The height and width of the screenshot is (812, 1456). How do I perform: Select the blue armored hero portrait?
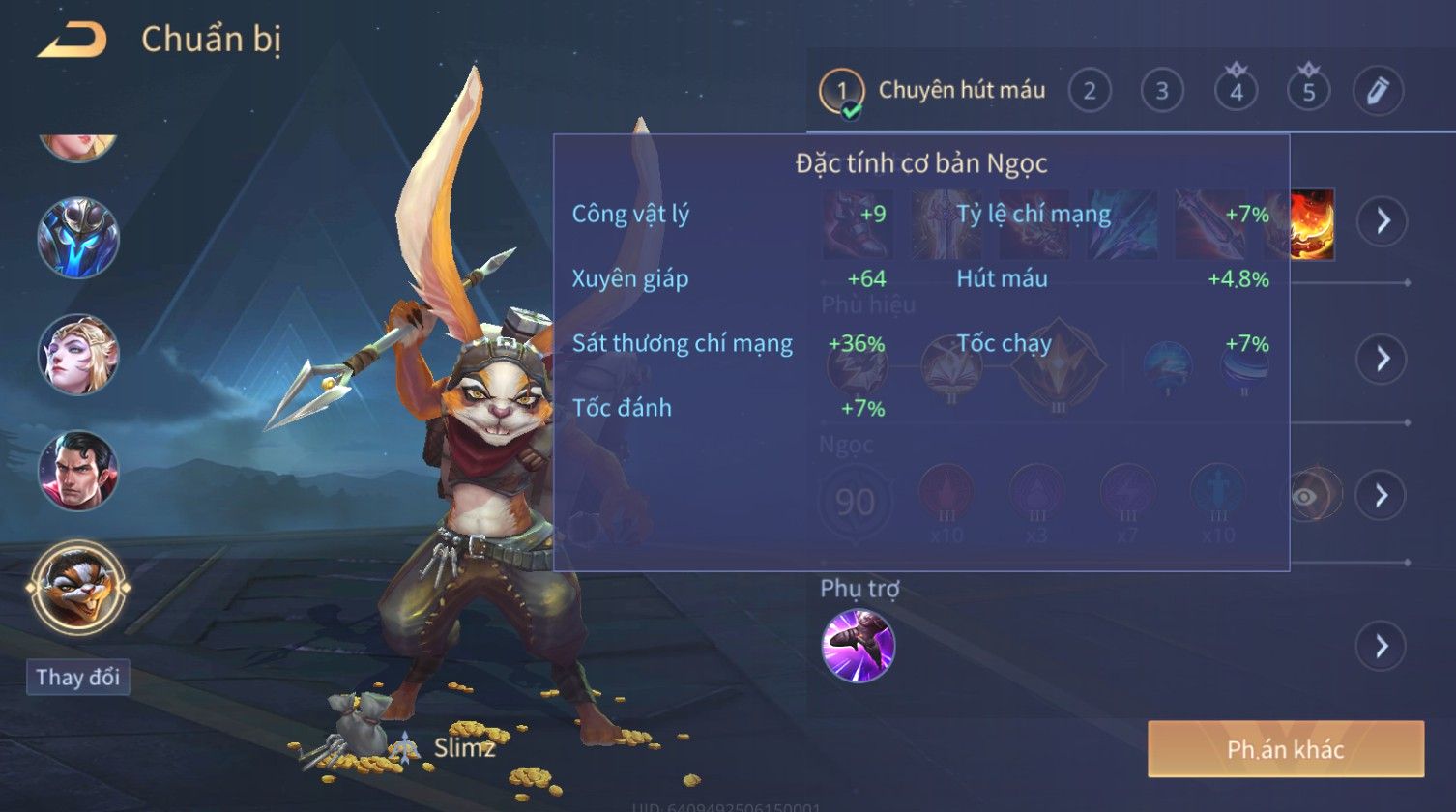(77, 238)
